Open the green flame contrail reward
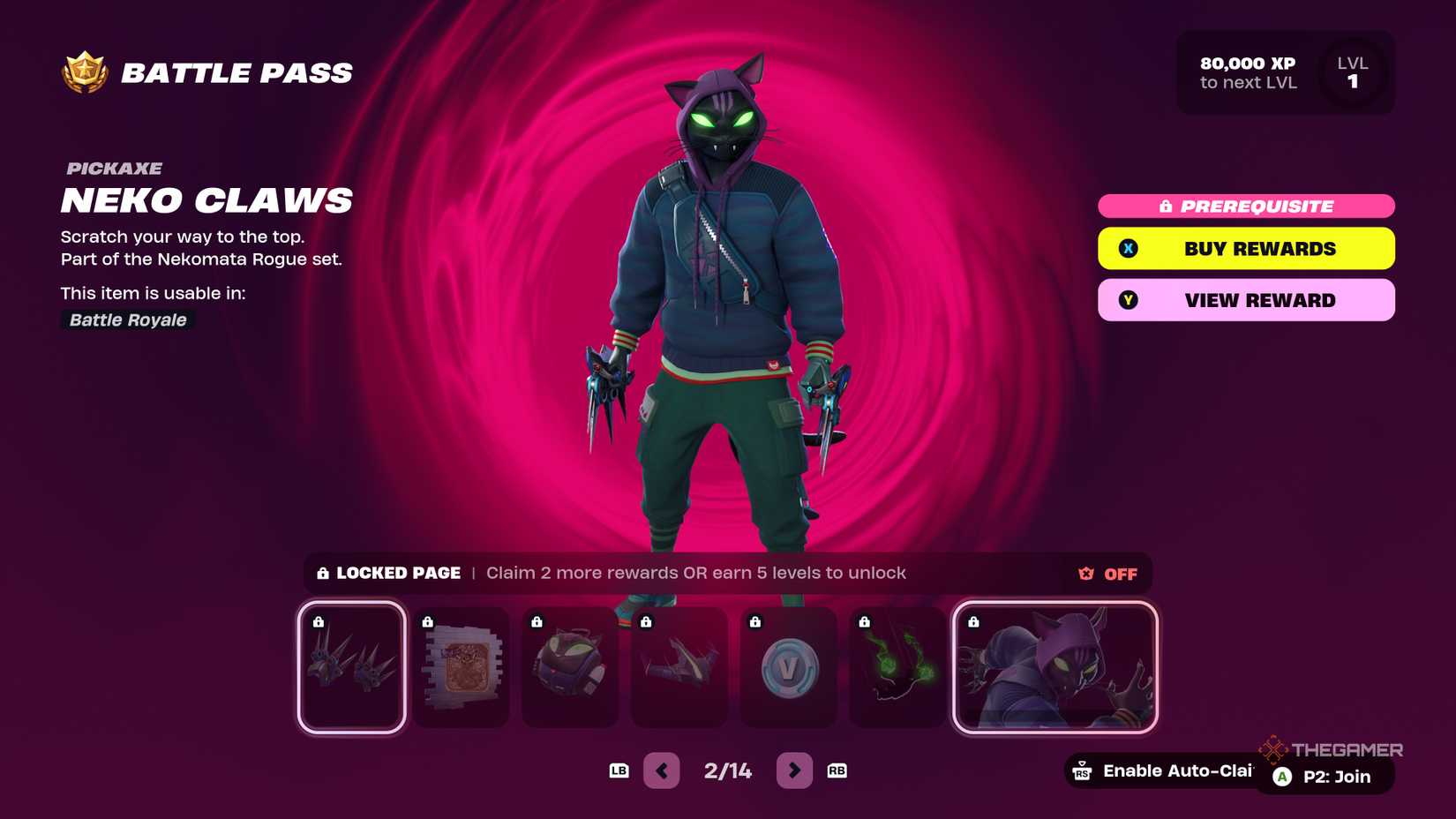The height and width of the screenshot is (819, 1456). click(x=897, y=668)
